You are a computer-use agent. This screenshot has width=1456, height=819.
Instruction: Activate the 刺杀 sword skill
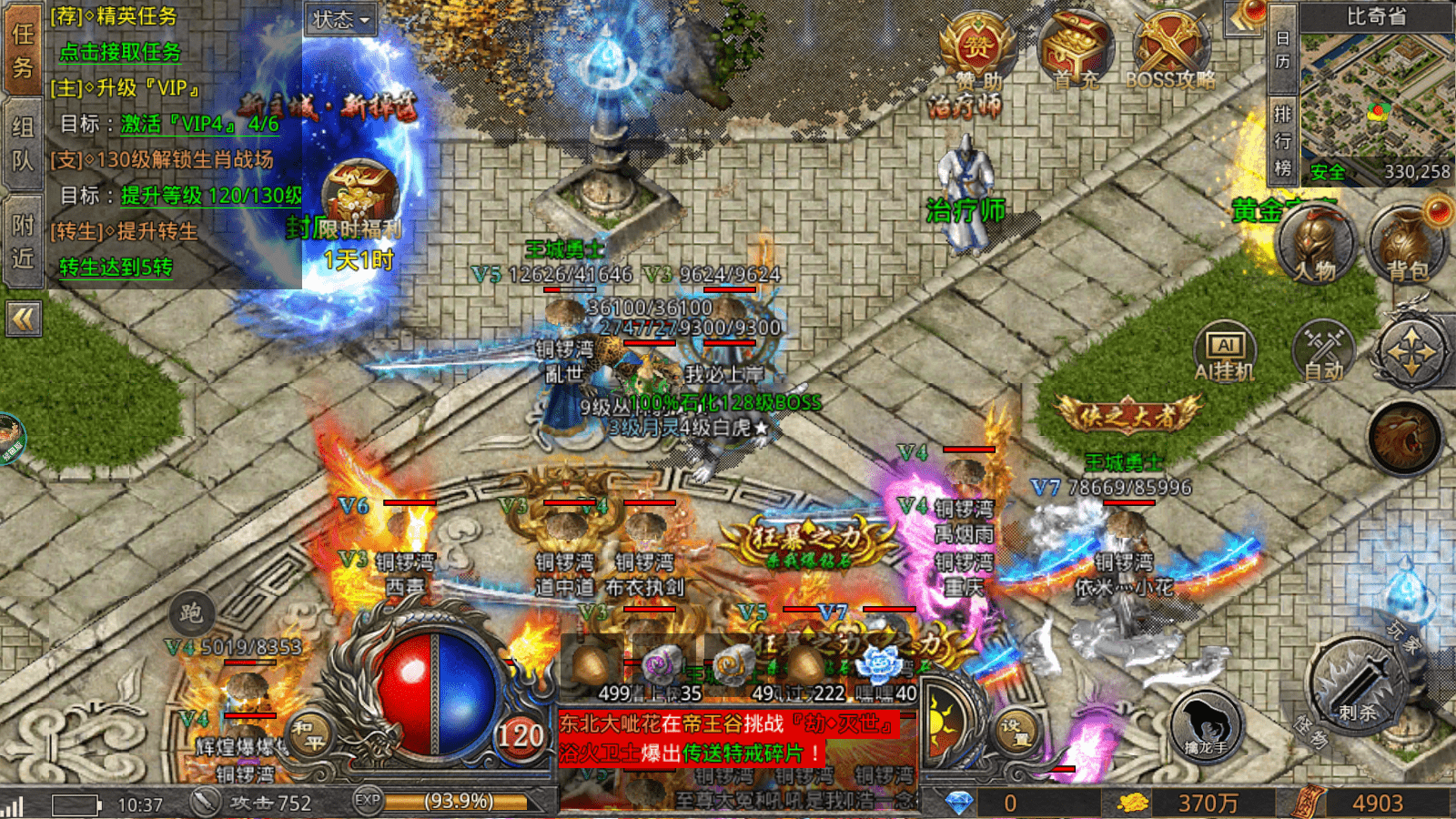[1358, 684]
